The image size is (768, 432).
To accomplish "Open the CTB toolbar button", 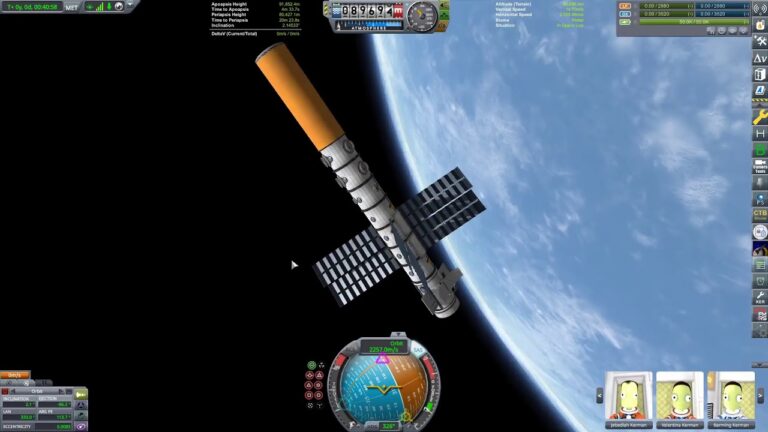I will tap(760, 213).
